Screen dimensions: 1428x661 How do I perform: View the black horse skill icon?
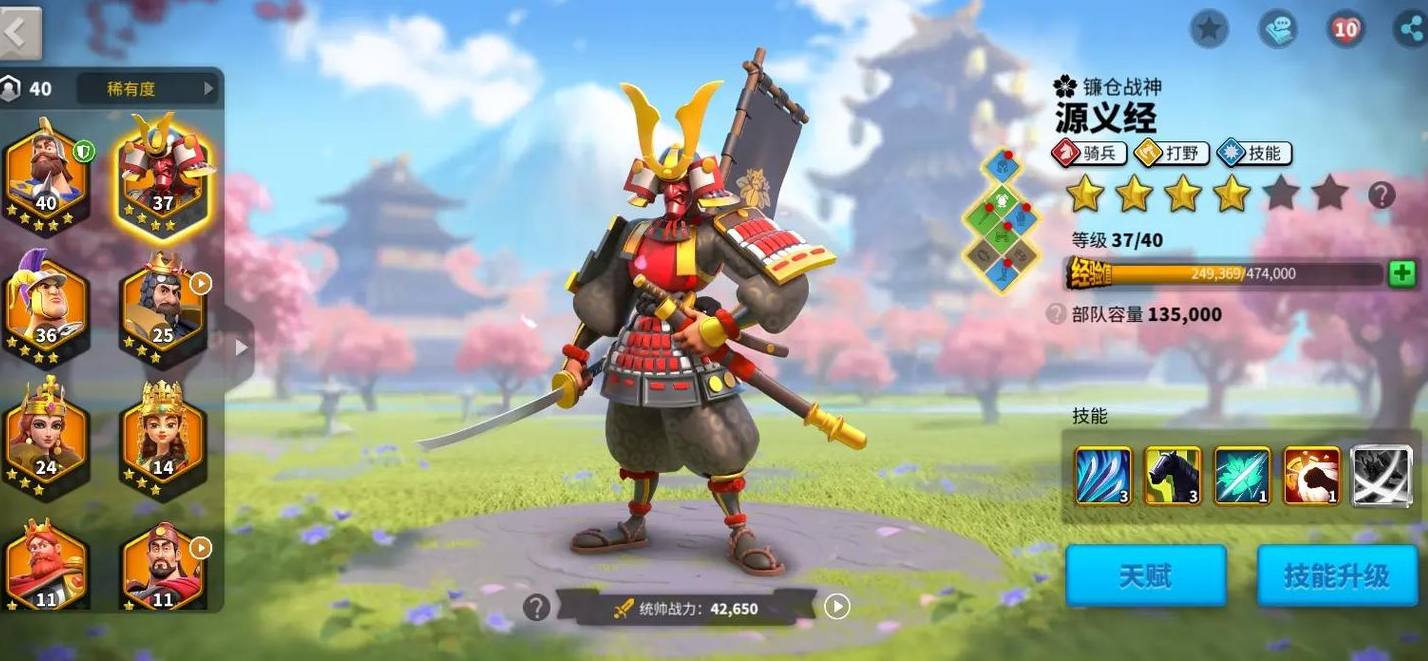(1172, 475)
